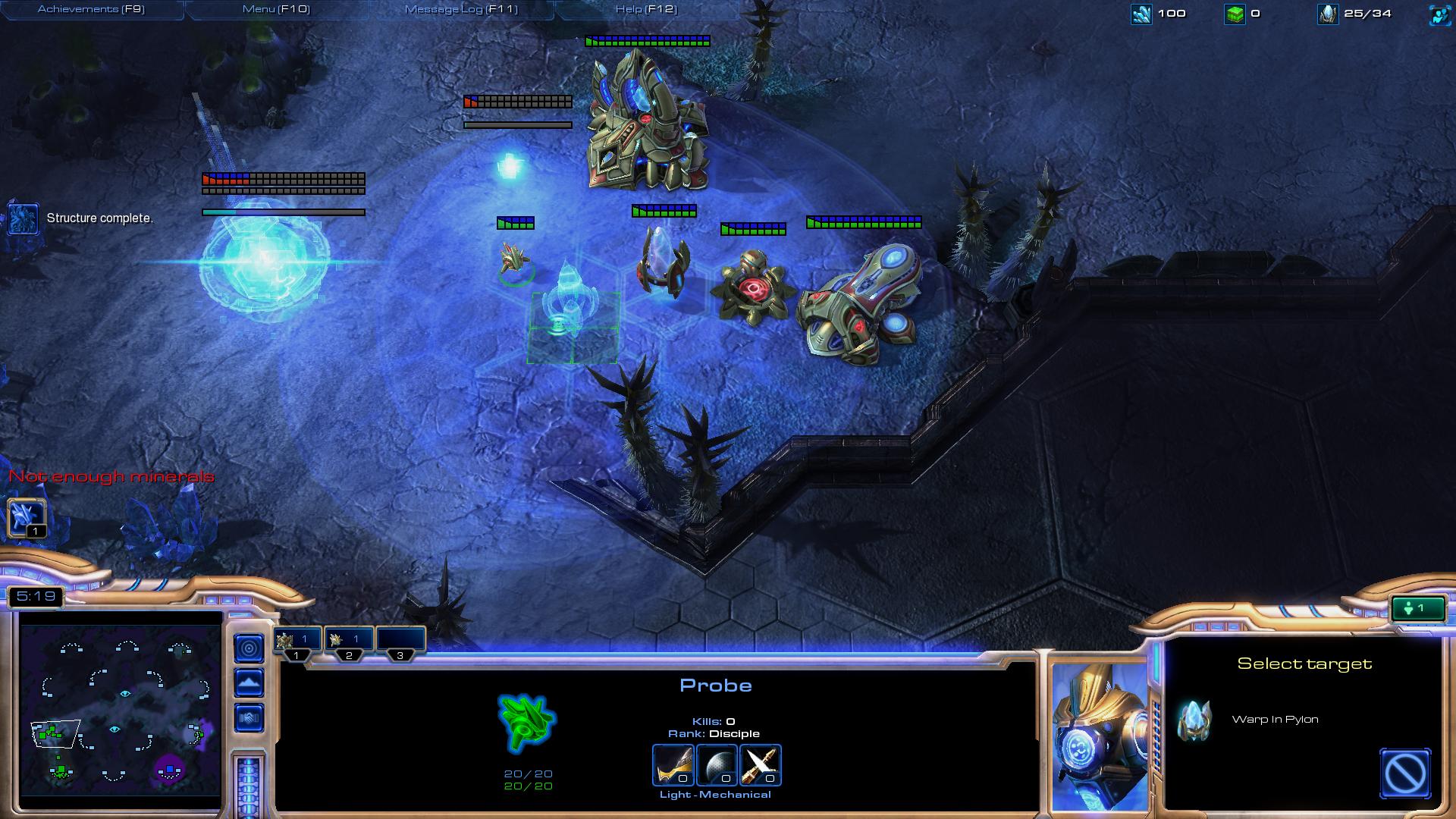This screenshot has width=1456, height=819.
Task: Inspect the Probe shields upgrade icon
Action: (x=761, y=764)
